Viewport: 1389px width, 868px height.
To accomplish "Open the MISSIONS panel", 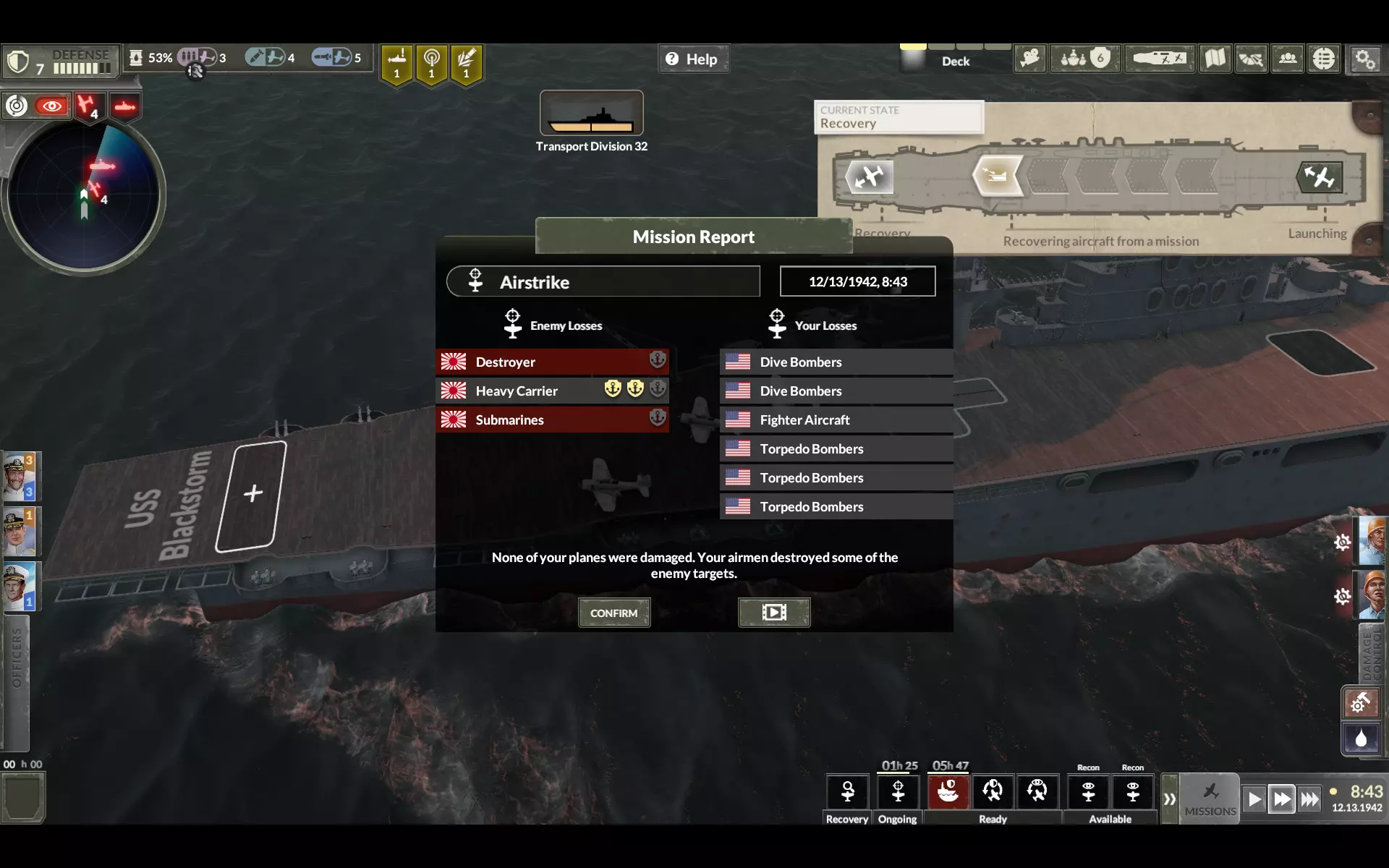I will (1210, 799).
